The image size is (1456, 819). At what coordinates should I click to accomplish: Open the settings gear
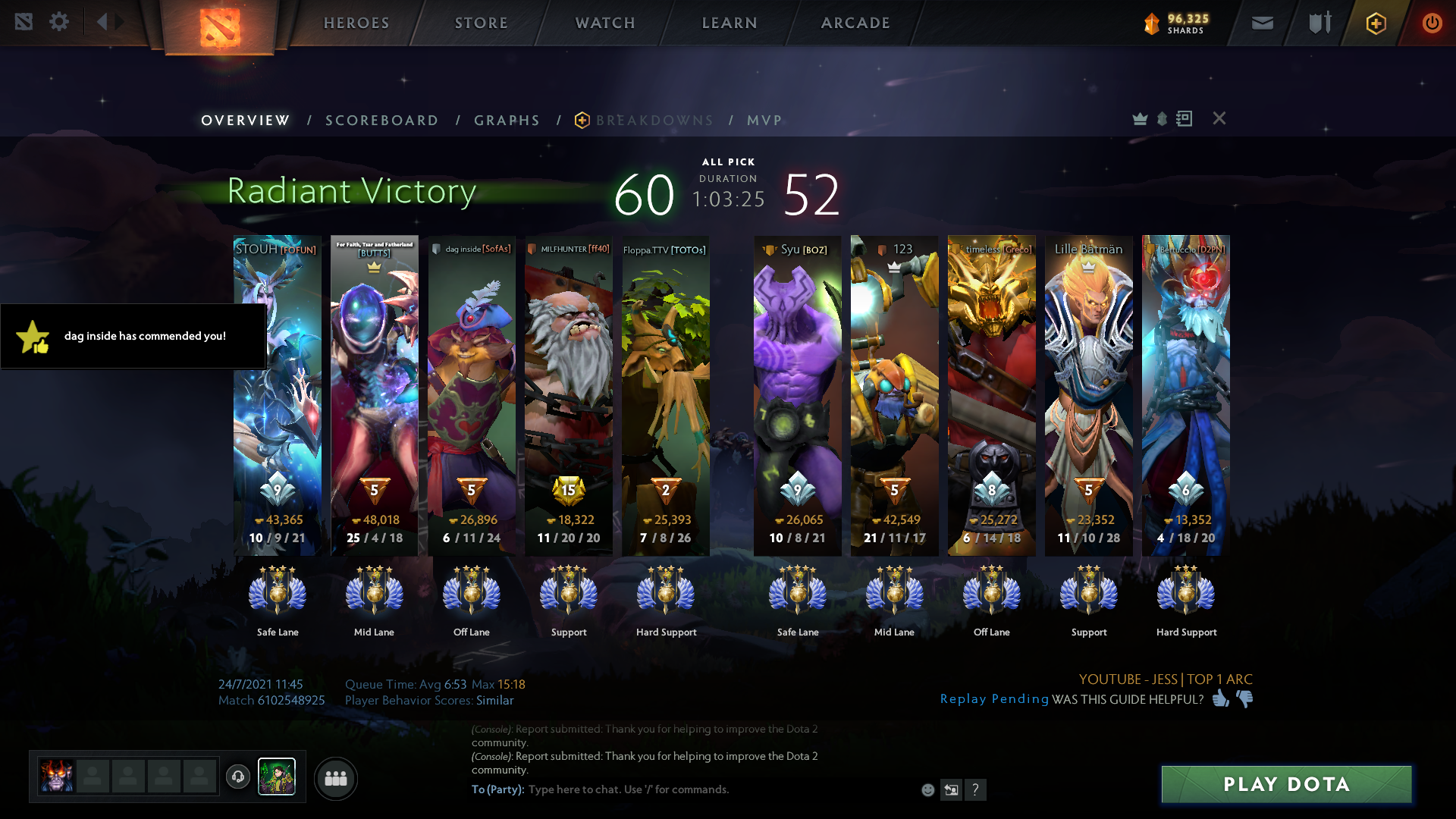click(59, 22)
